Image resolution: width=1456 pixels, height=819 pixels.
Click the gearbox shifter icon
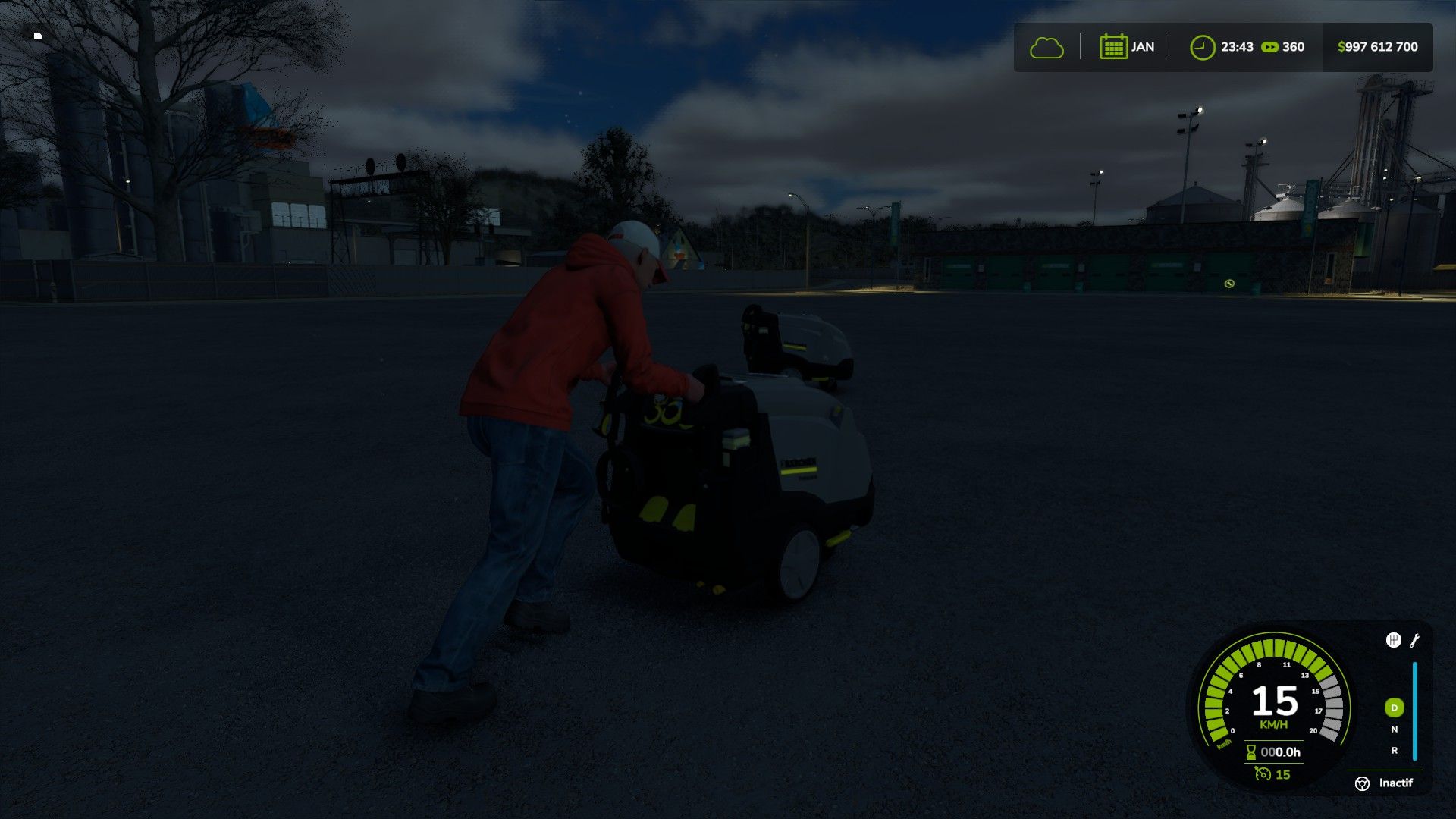tap(1393, 641)
